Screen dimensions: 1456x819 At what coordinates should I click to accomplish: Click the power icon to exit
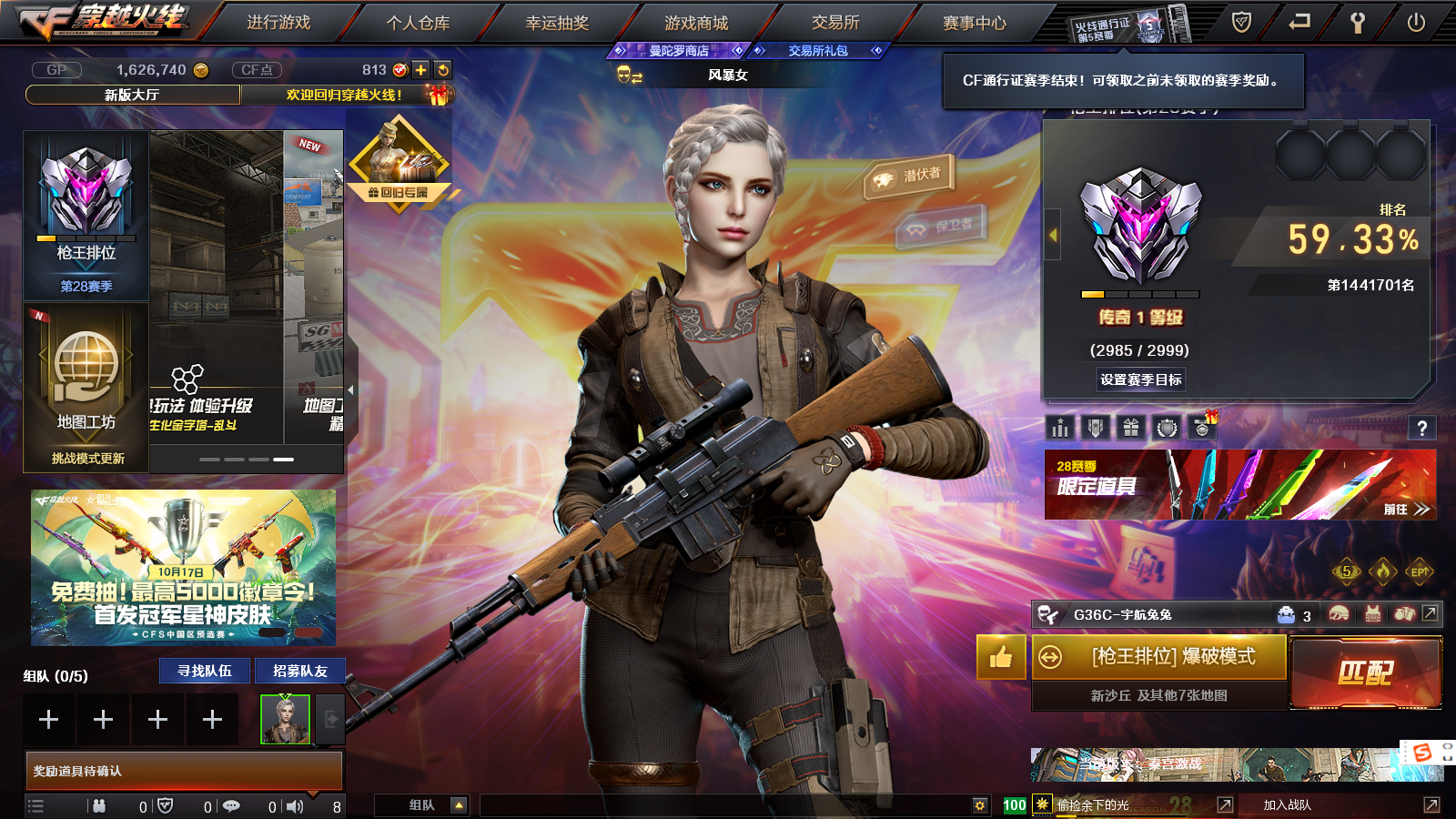pos(1416,23)
